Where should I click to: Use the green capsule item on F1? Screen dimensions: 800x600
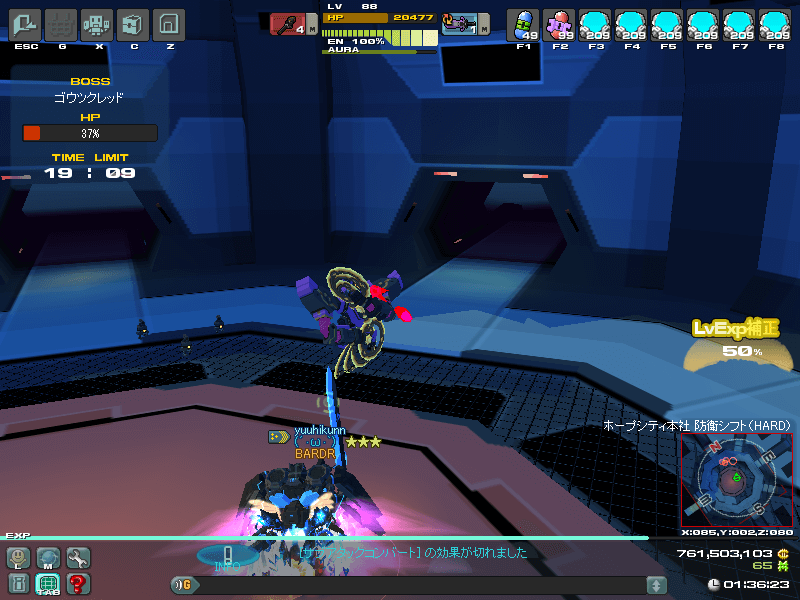click(523, 24)
